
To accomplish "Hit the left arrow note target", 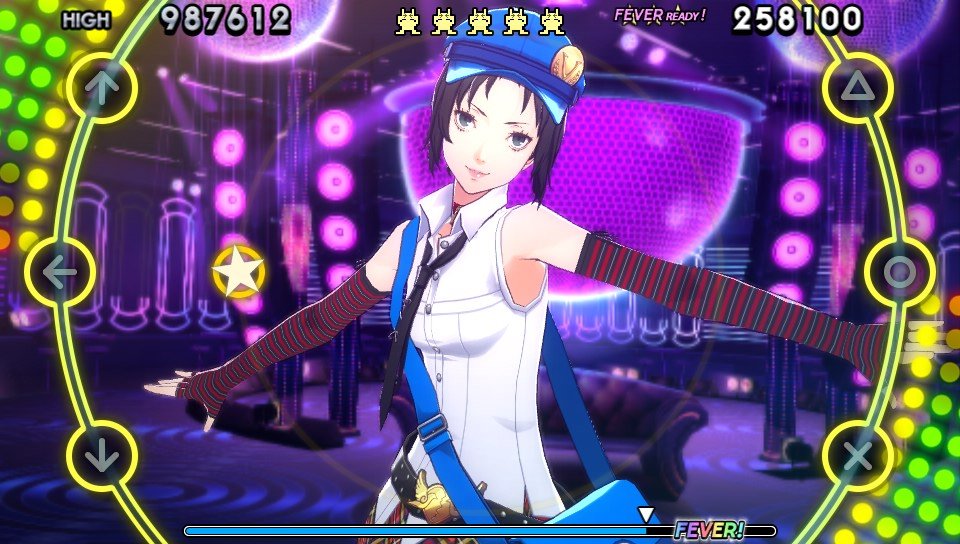I will [x=59, y=272].
